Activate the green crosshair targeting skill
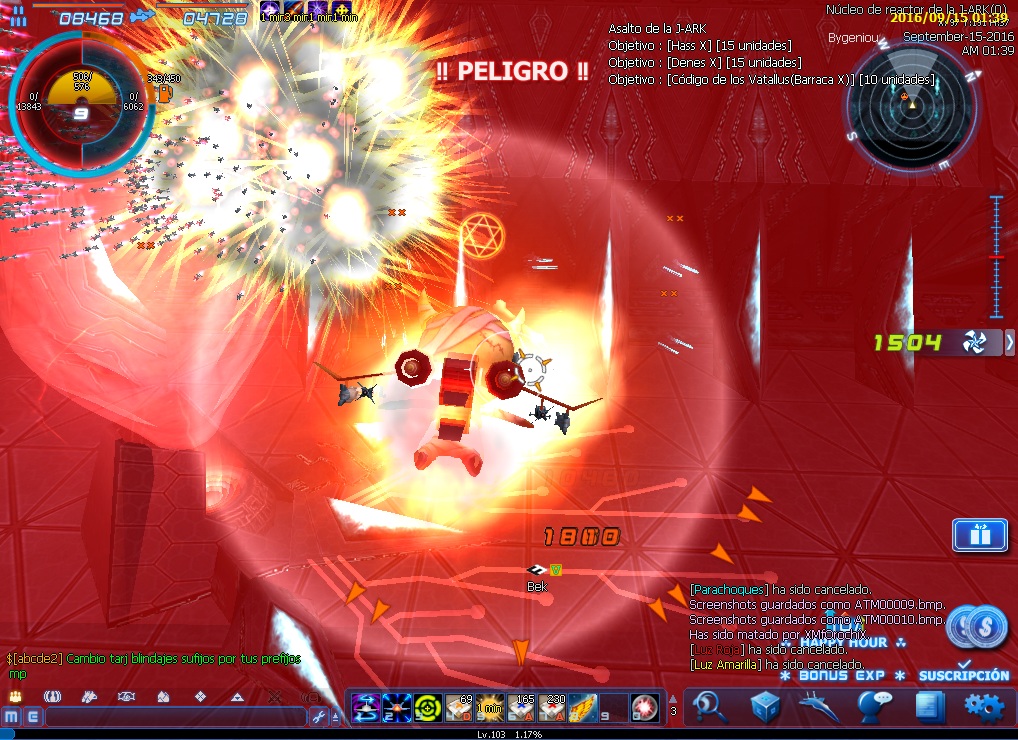This screenshot has width=1018, height=740. (428, 707)
